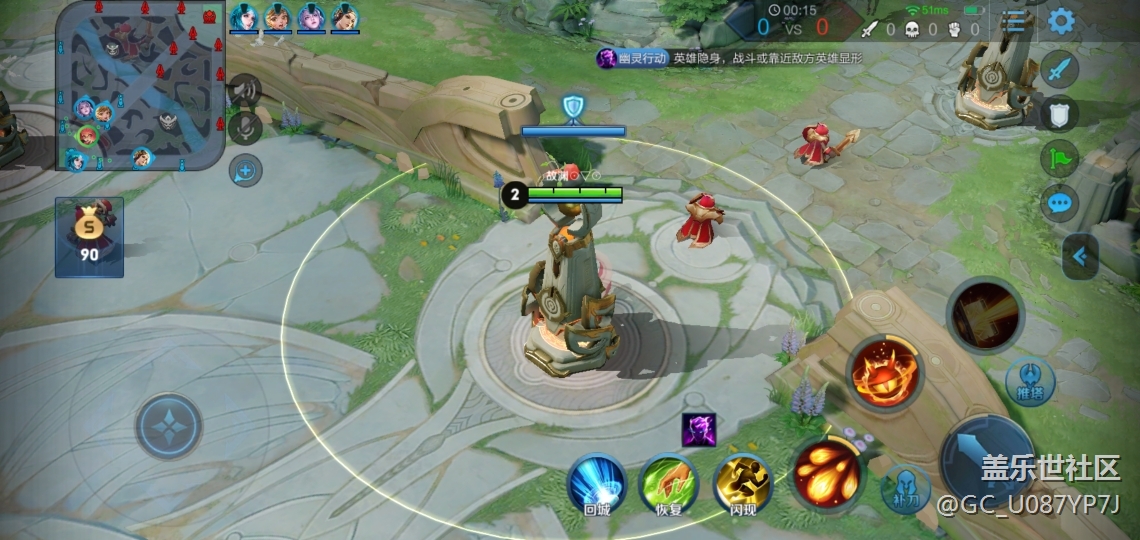Toggle the speaker voice icon

[x=245, y=91]
